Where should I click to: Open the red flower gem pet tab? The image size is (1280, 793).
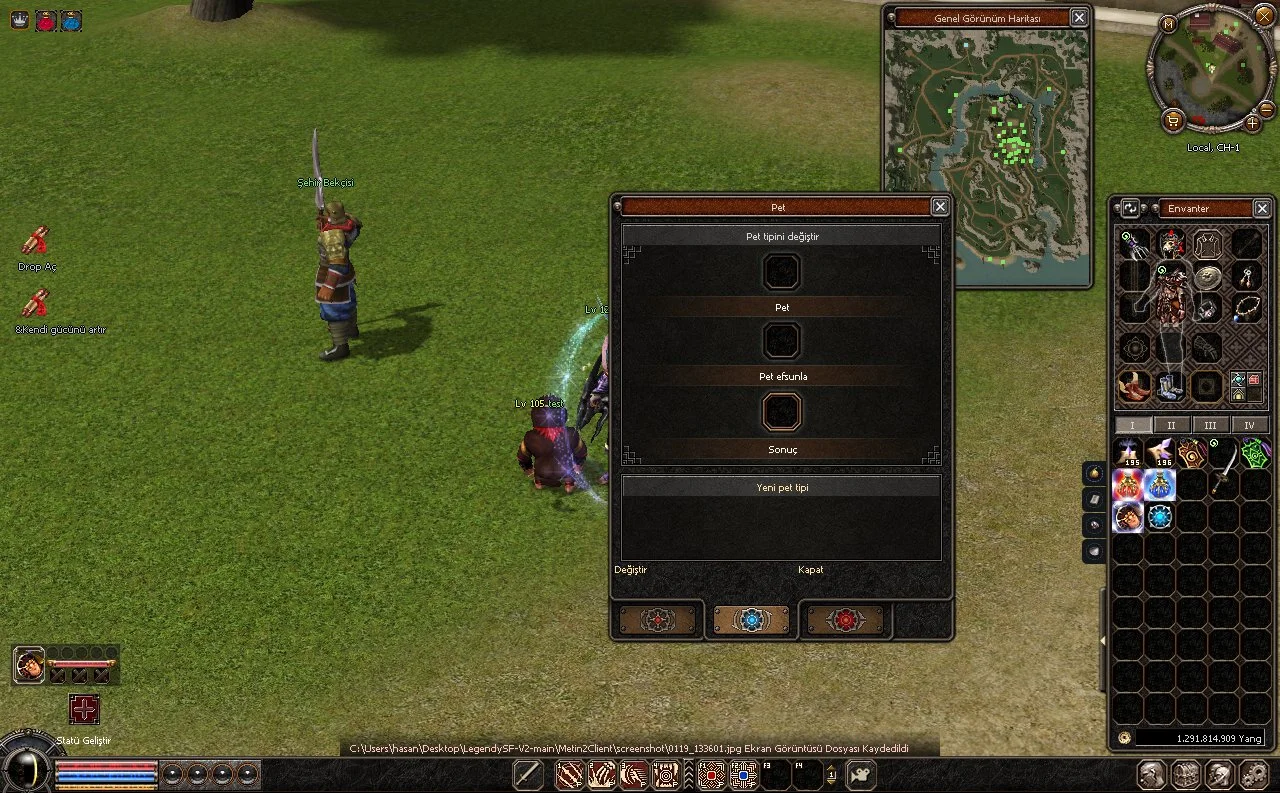tap(846, 620)
